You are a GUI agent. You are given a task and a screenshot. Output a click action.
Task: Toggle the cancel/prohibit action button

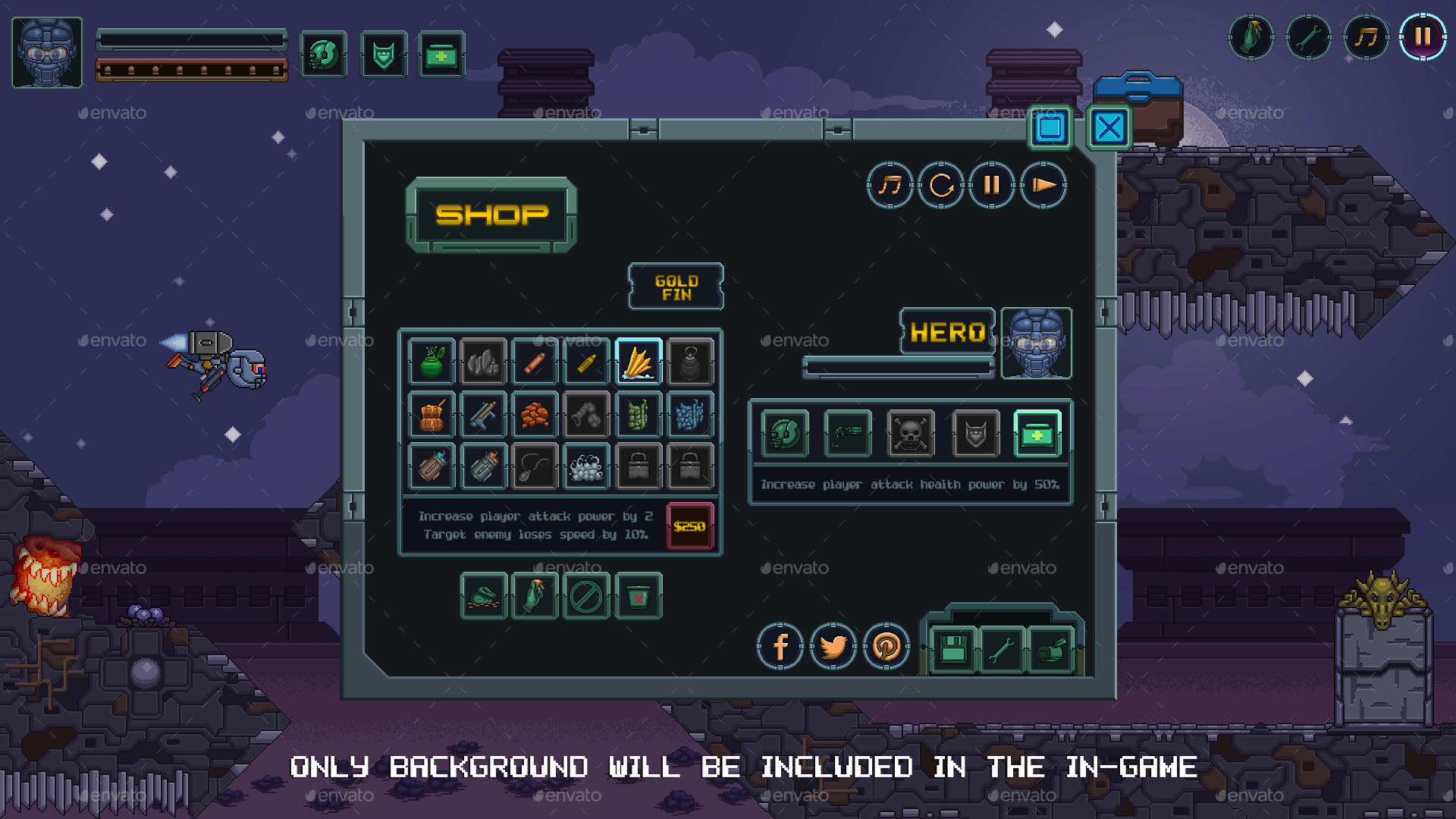[587, 596]
